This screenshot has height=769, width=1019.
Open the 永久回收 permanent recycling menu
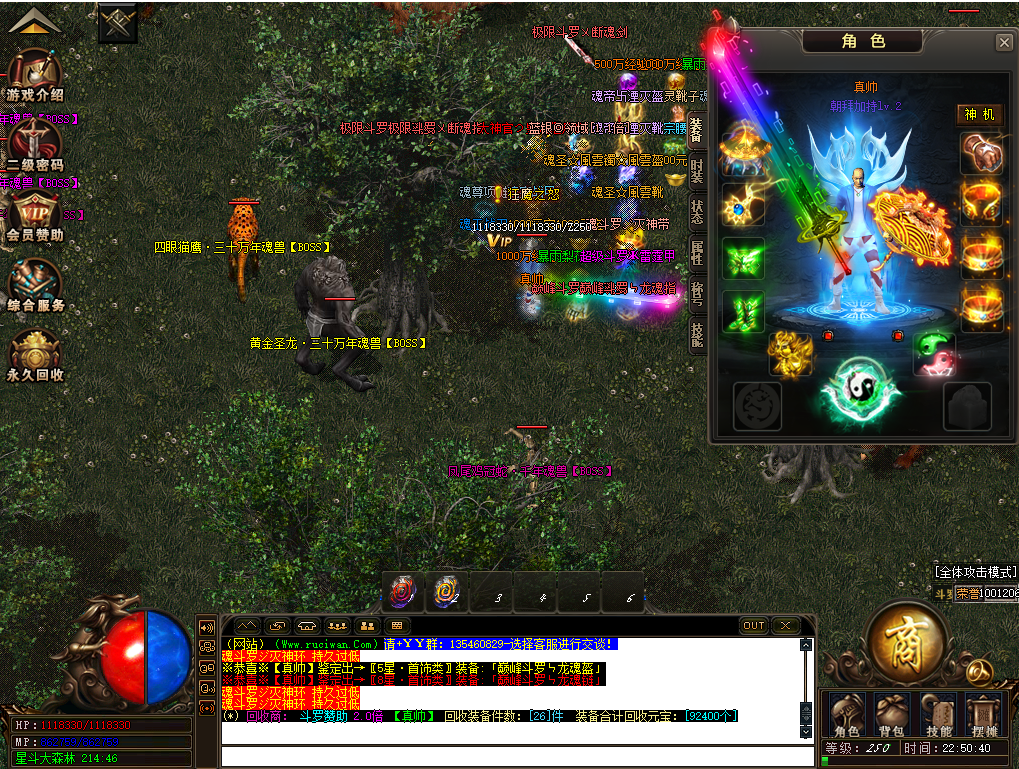[35, 356]
